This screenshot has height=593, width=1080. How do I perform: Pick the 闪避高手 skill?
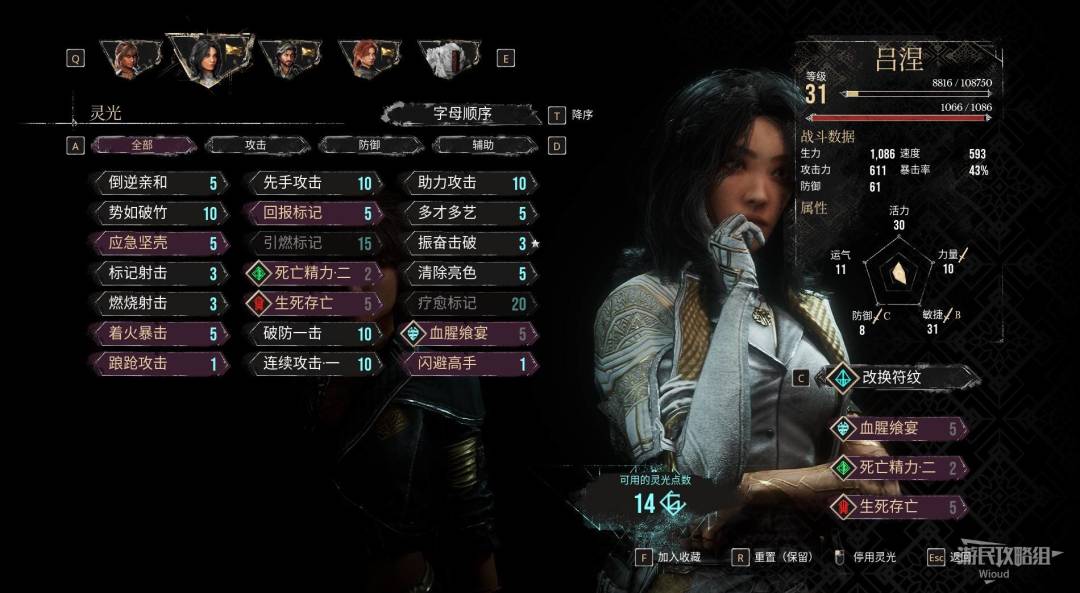[465, 364]
